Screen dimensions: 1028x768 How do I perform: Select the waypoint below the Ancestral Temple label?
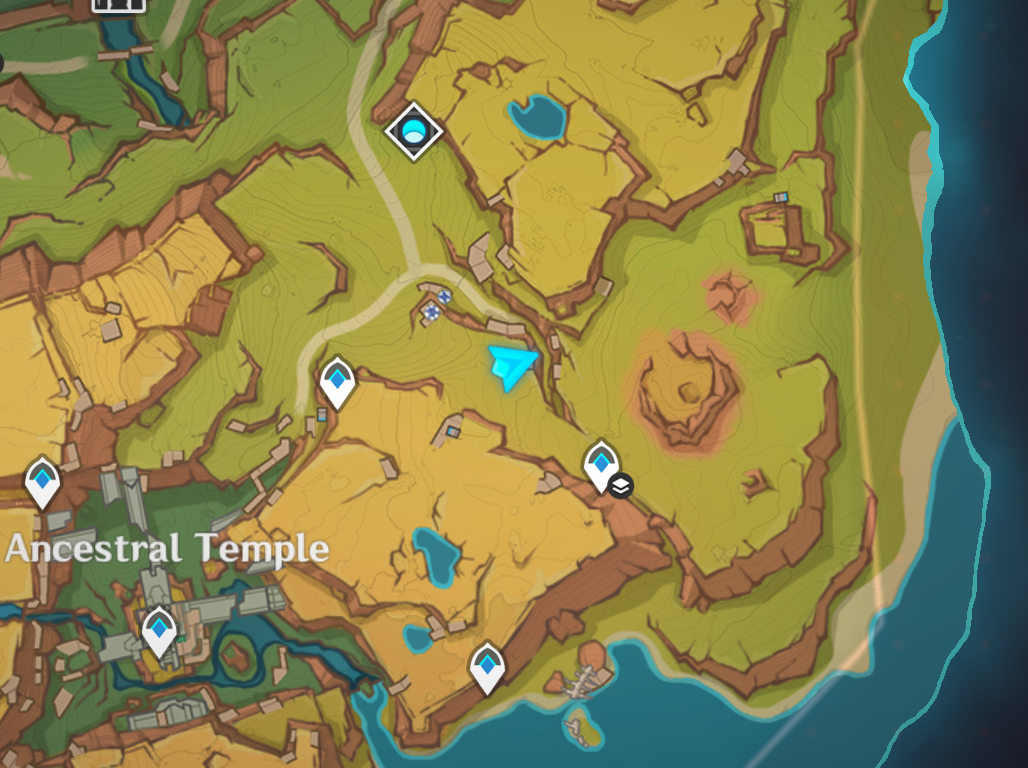click(x=159, y=630)
